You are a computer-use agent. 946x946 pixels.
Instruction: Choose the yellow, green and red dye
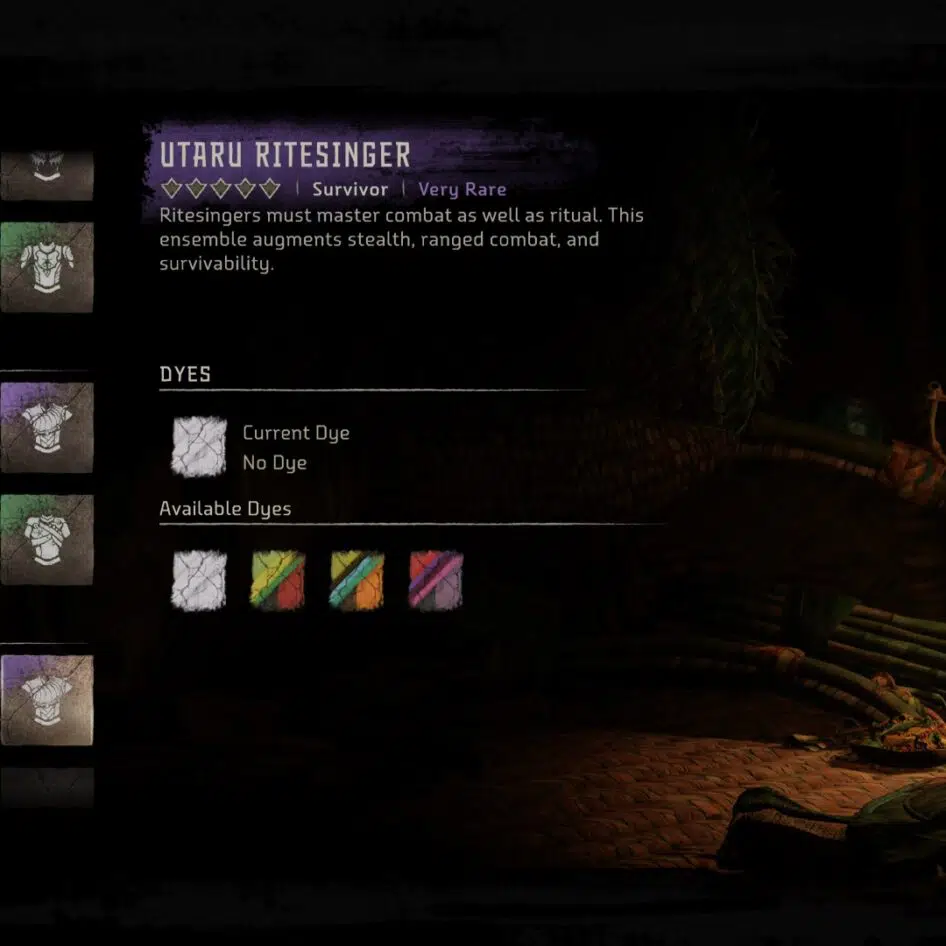[277, 580]
